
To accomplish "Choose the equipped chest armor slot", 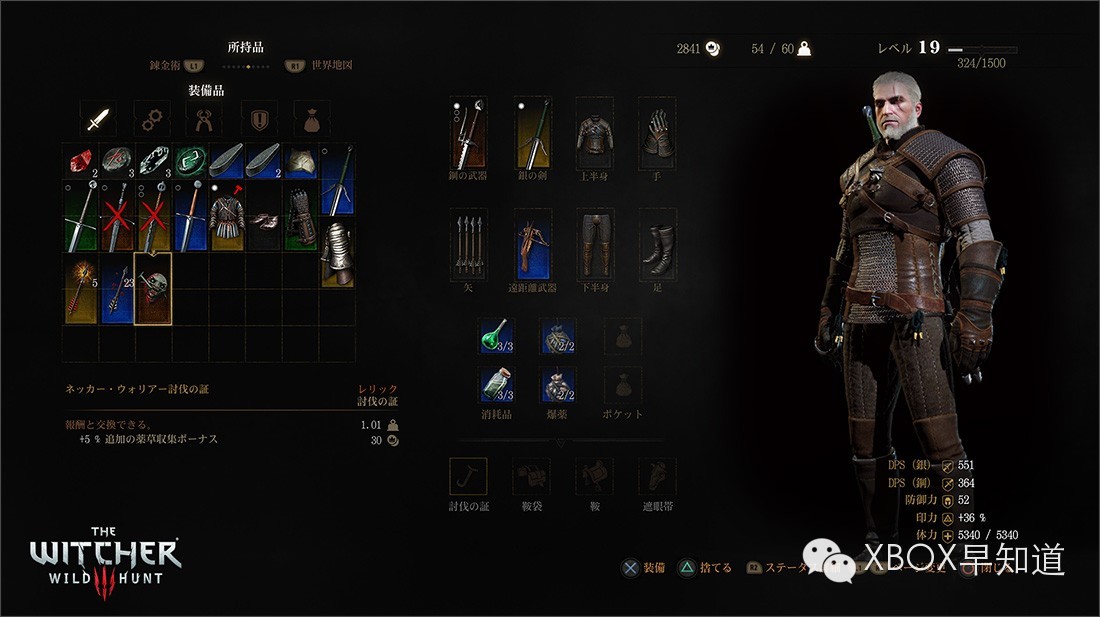I will pyautogui.click(x=594, y=134).
